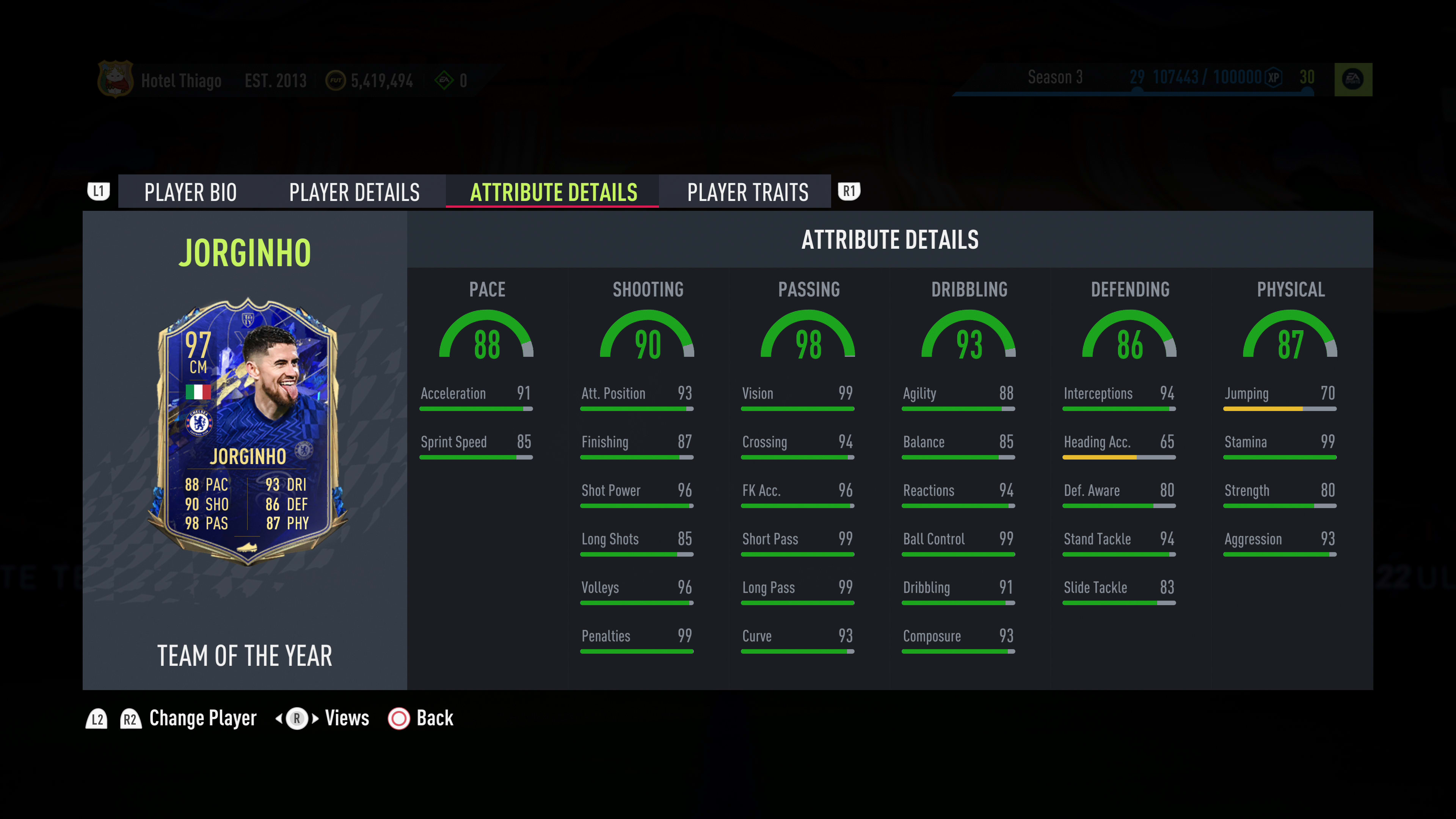Image resolution: width=1456 pixels, height=819 pixels.
Task: Switch to the Player Bio tab
Action: [190, 192]
